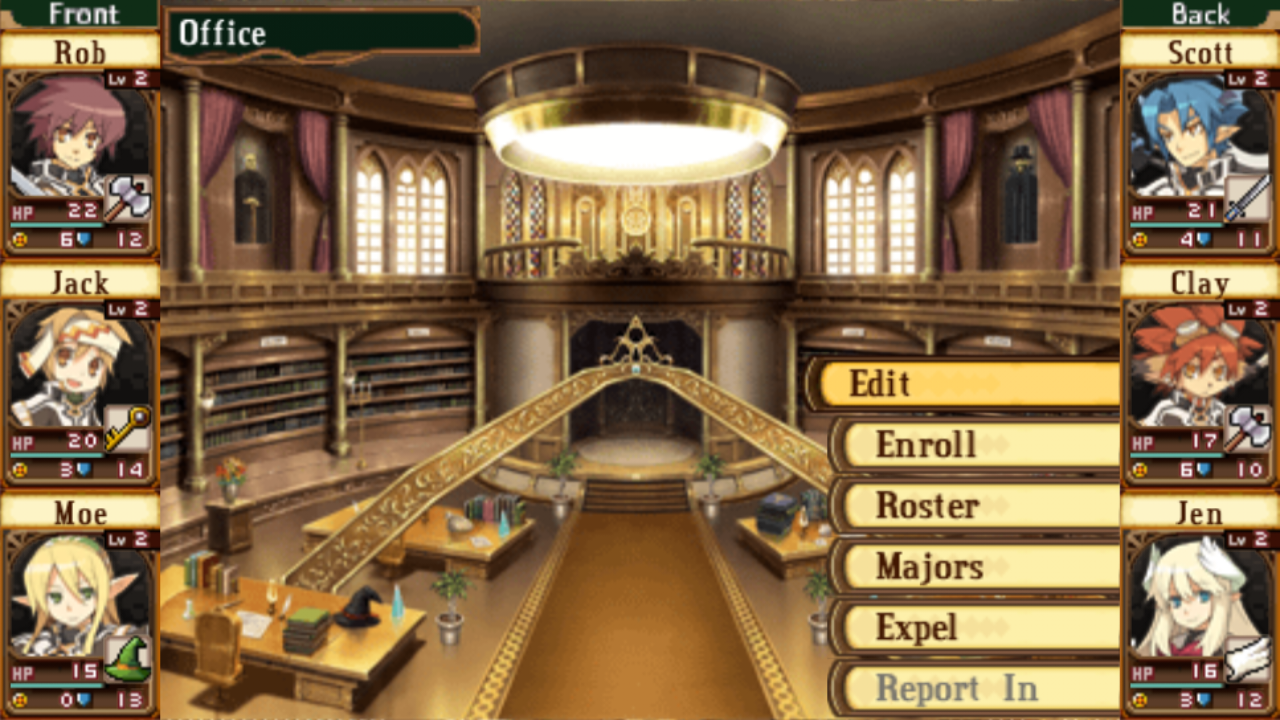Click the blue shield icon in Jack's panel
This screenshot has height=720, width=1280.
click(81, 469)
